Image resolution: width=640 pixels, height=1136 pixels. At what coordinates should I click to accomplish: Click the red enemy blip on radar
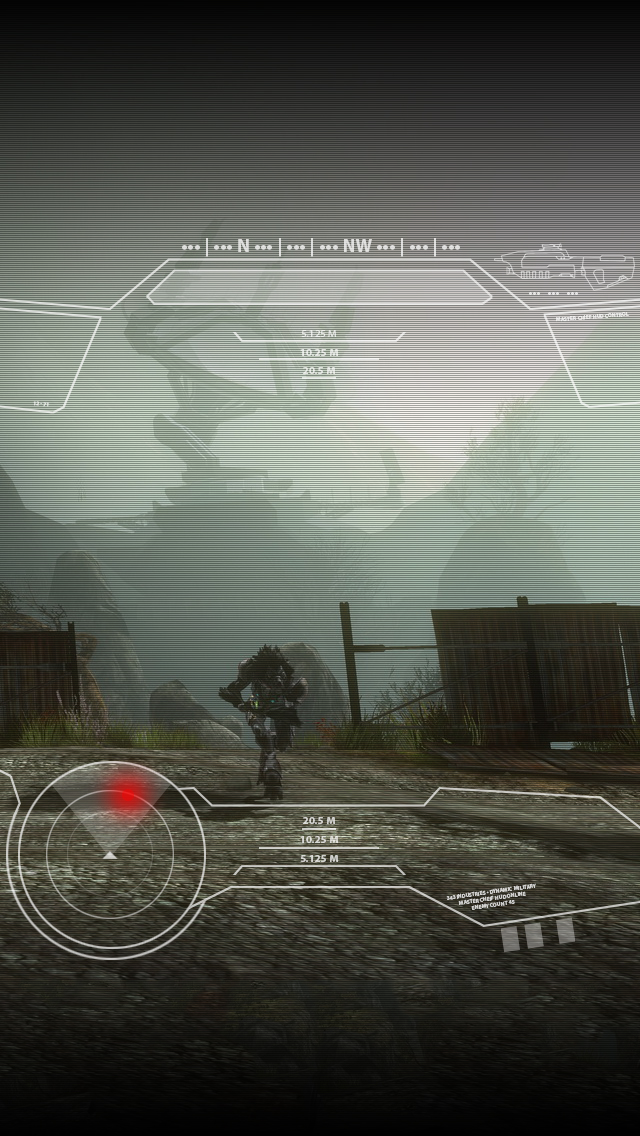(126, 797)
